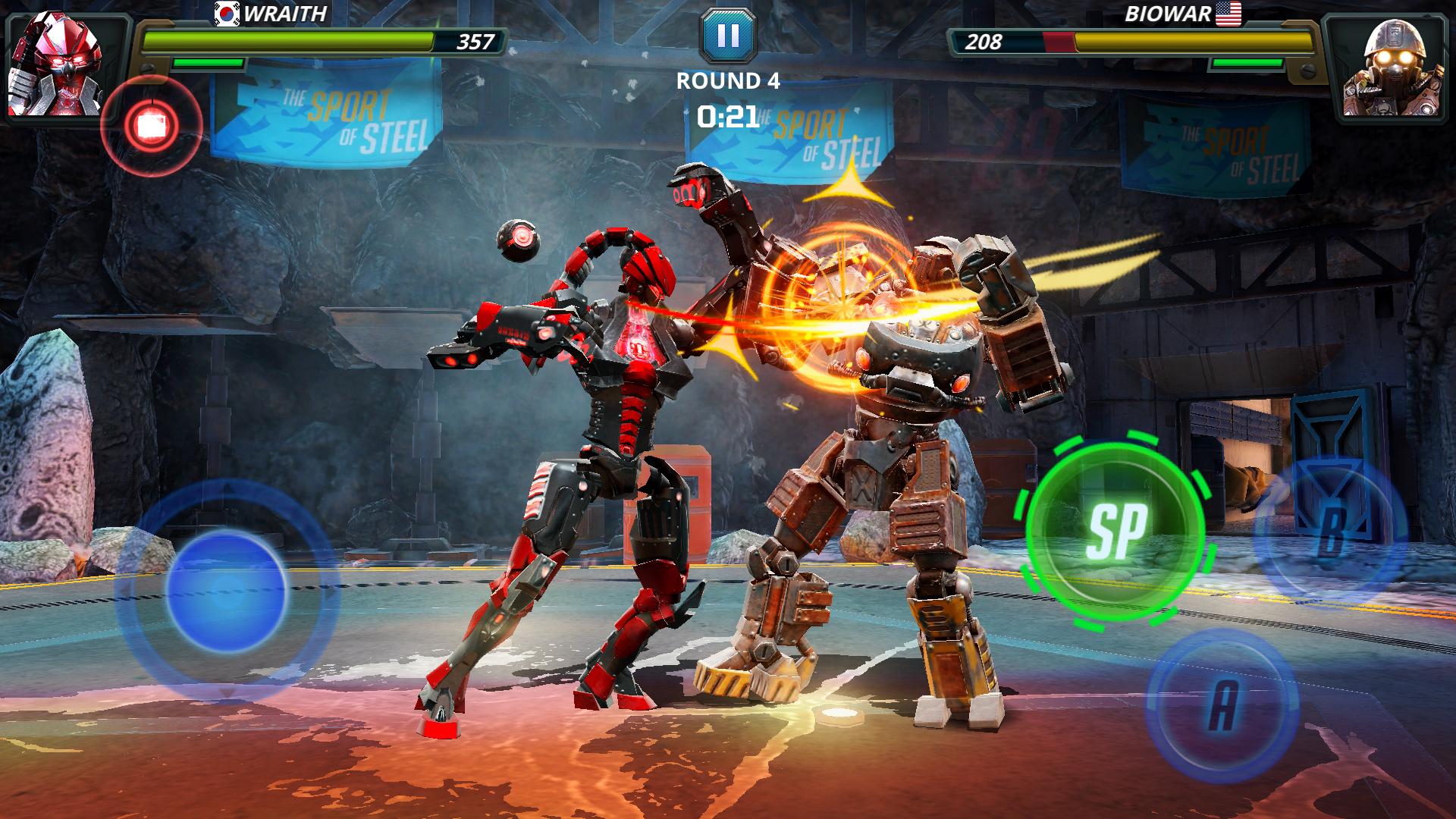Tap the ROUND 4 text banner
1456x819 pixels.
click(729, 80)
